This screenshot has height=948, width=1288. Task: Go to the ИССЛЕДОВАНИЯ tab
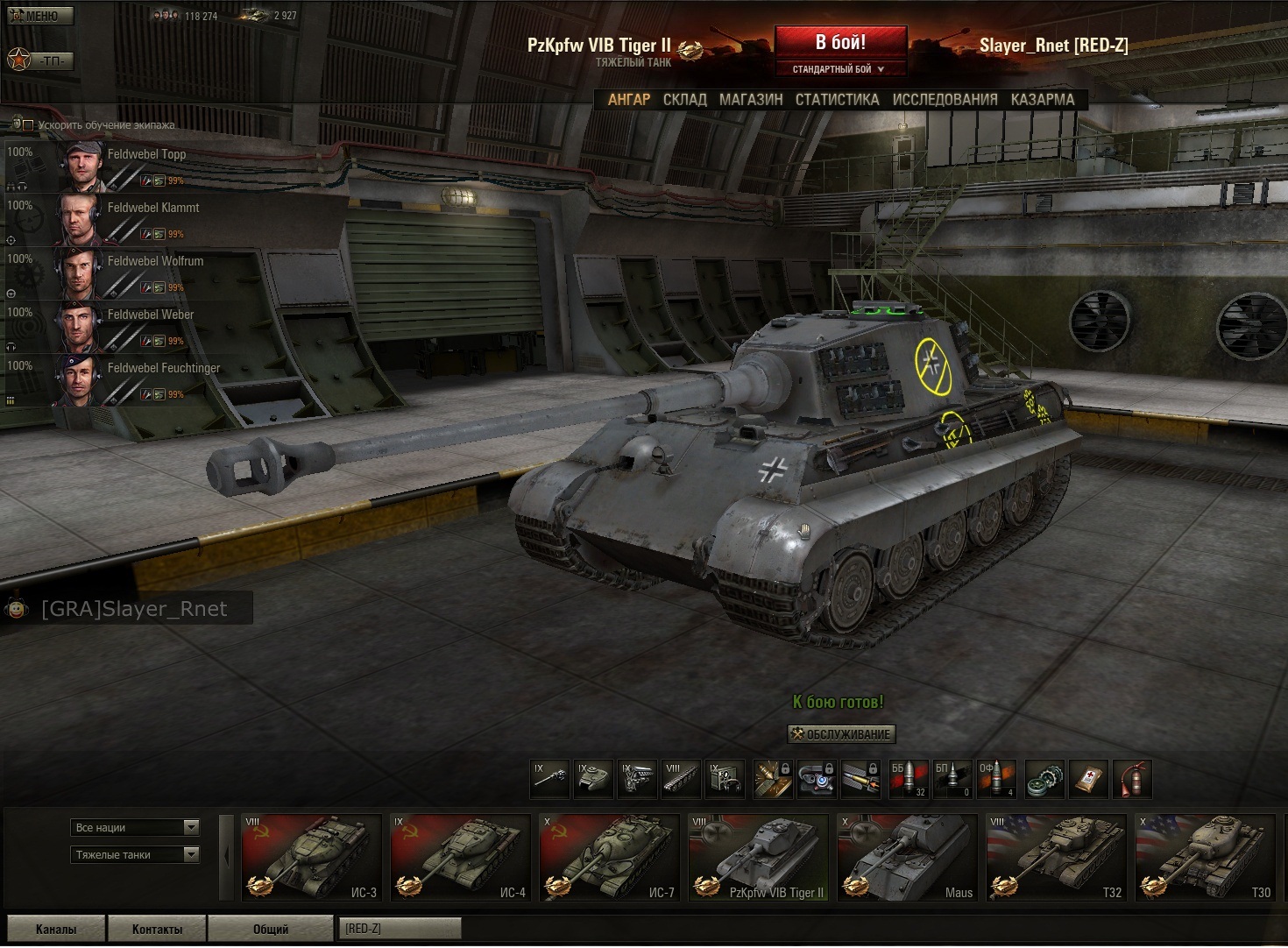point(945,100)
